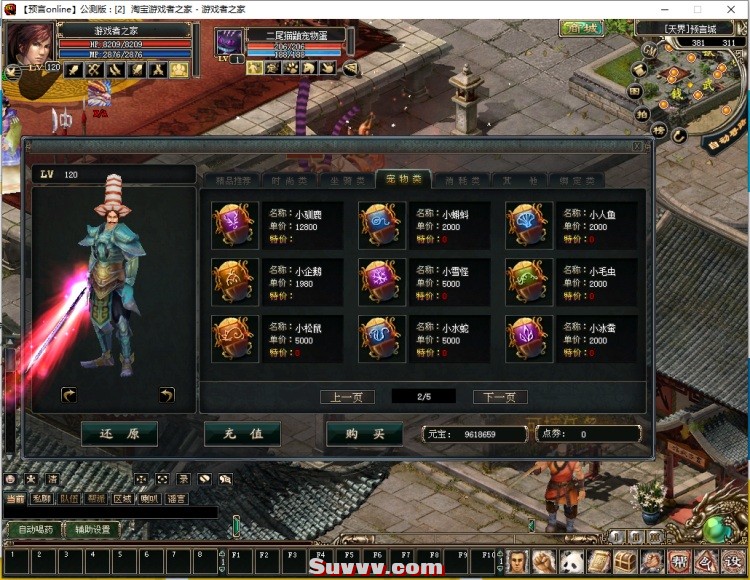Screen dimensions: 750x580
Task: Switch chat to the 私聊 private channel
Action: point(41,498)
